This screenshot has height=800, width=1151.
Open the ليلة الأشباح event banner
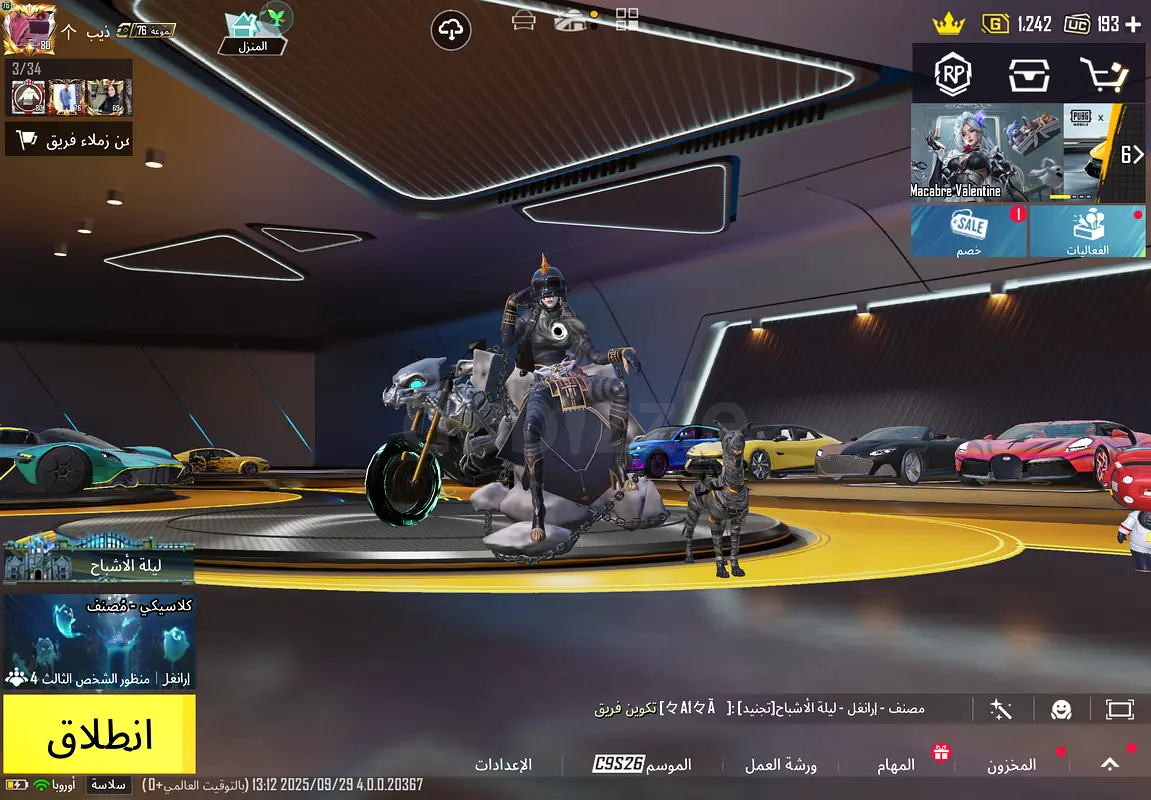(x=99, y=563)
